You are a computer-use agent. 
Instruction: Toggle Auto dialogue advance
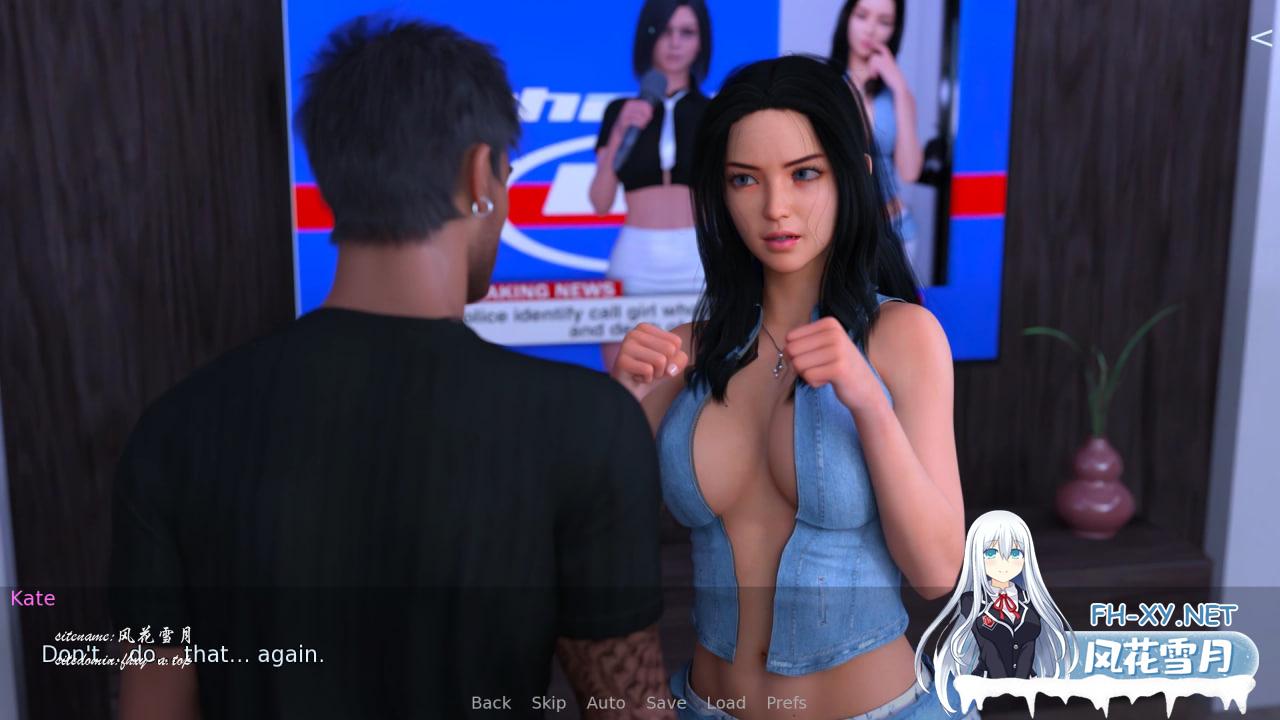pyautogui.click(x=605, y=703)
